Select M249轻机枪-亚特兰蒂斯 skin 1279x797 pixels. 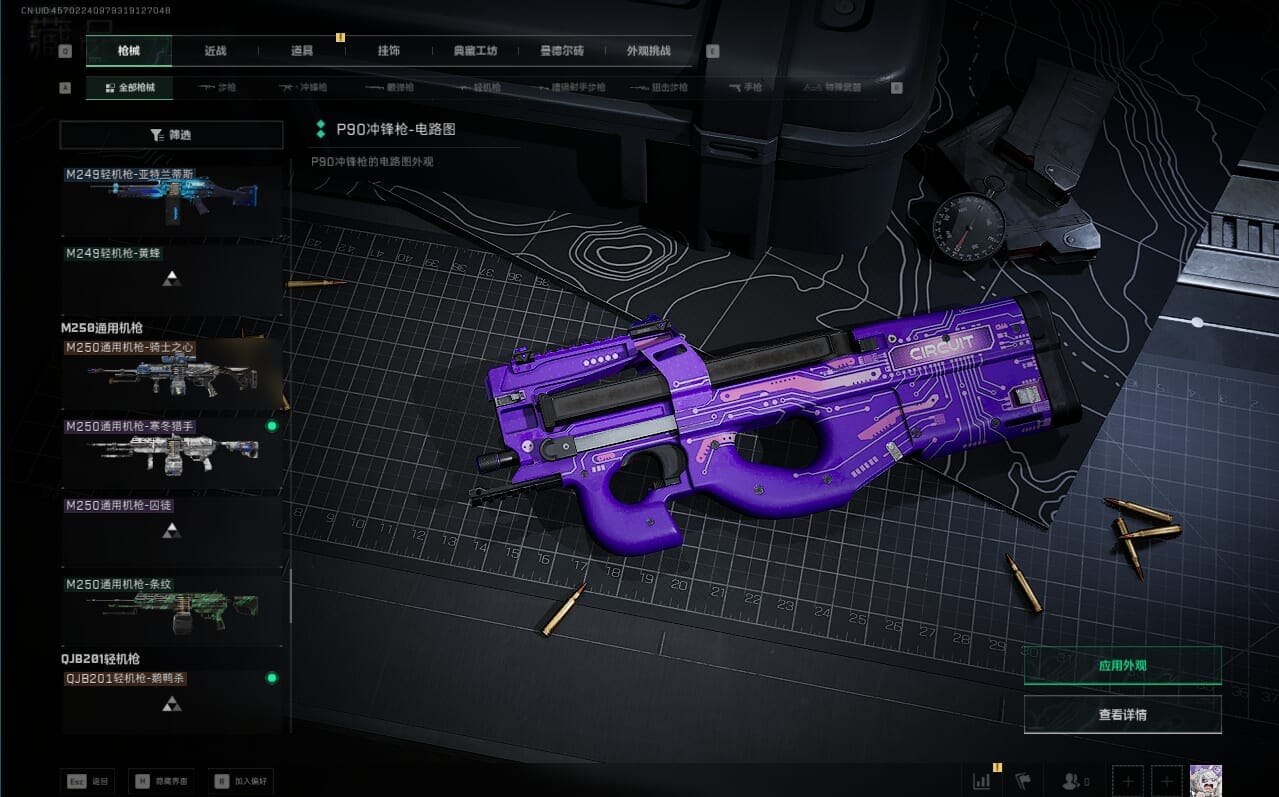point(173,200)
